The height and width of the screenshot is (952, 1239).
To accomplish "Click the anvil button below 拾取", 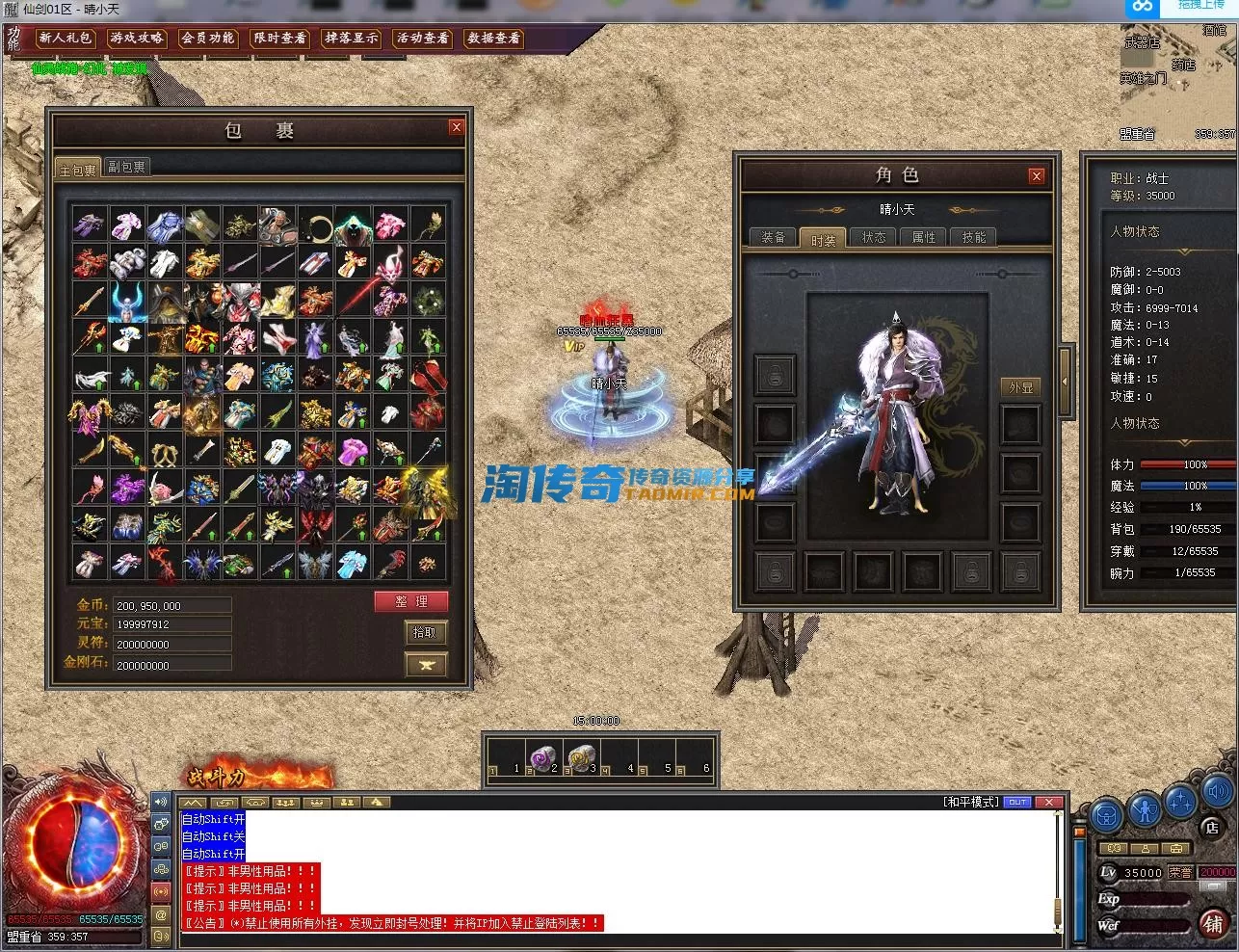I will tap(425, 664).
